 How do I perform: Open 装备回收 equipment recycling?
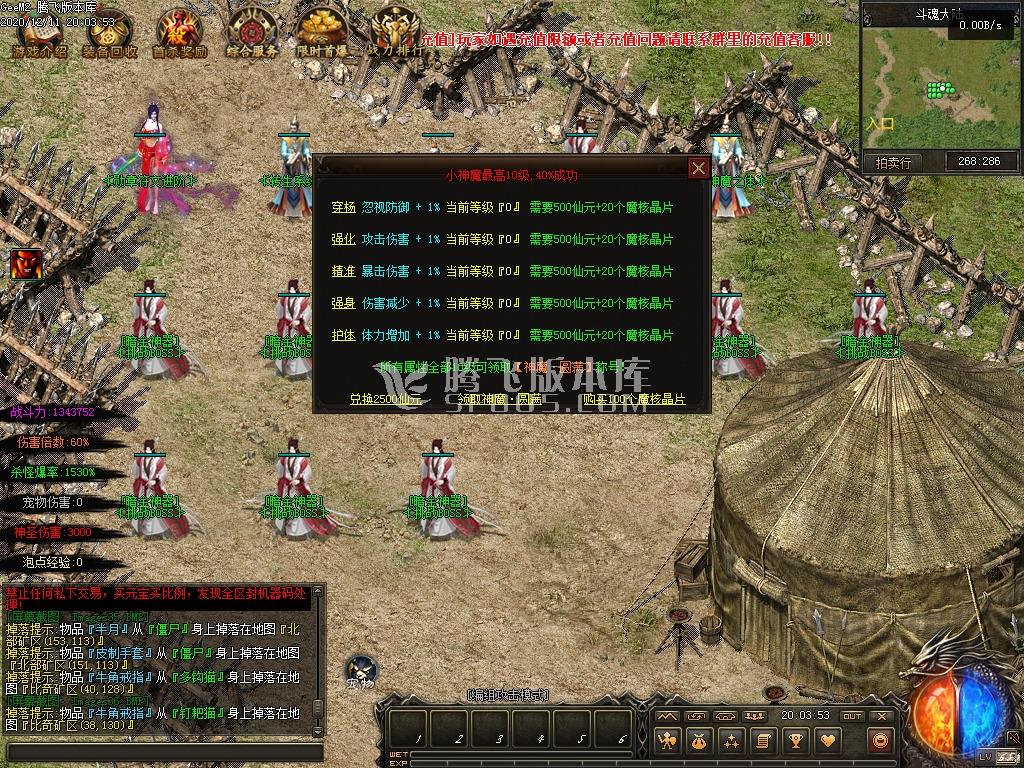pos(110,34)
